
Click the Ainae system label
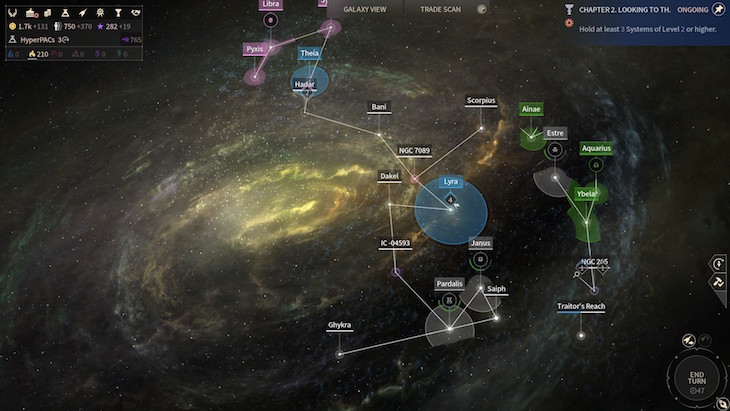point(531,110)
